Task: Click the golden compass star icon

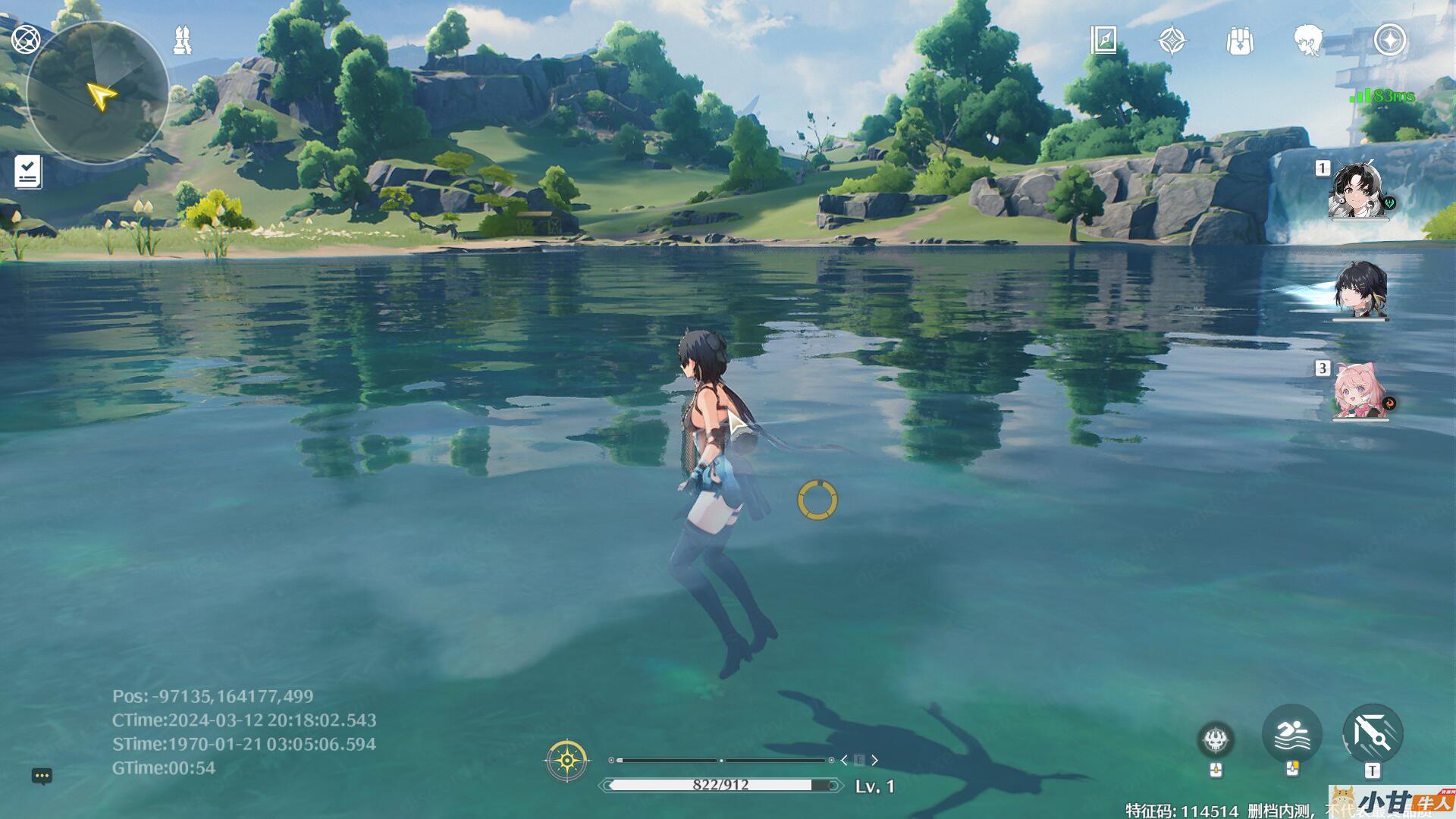Action: coord(566,760)
